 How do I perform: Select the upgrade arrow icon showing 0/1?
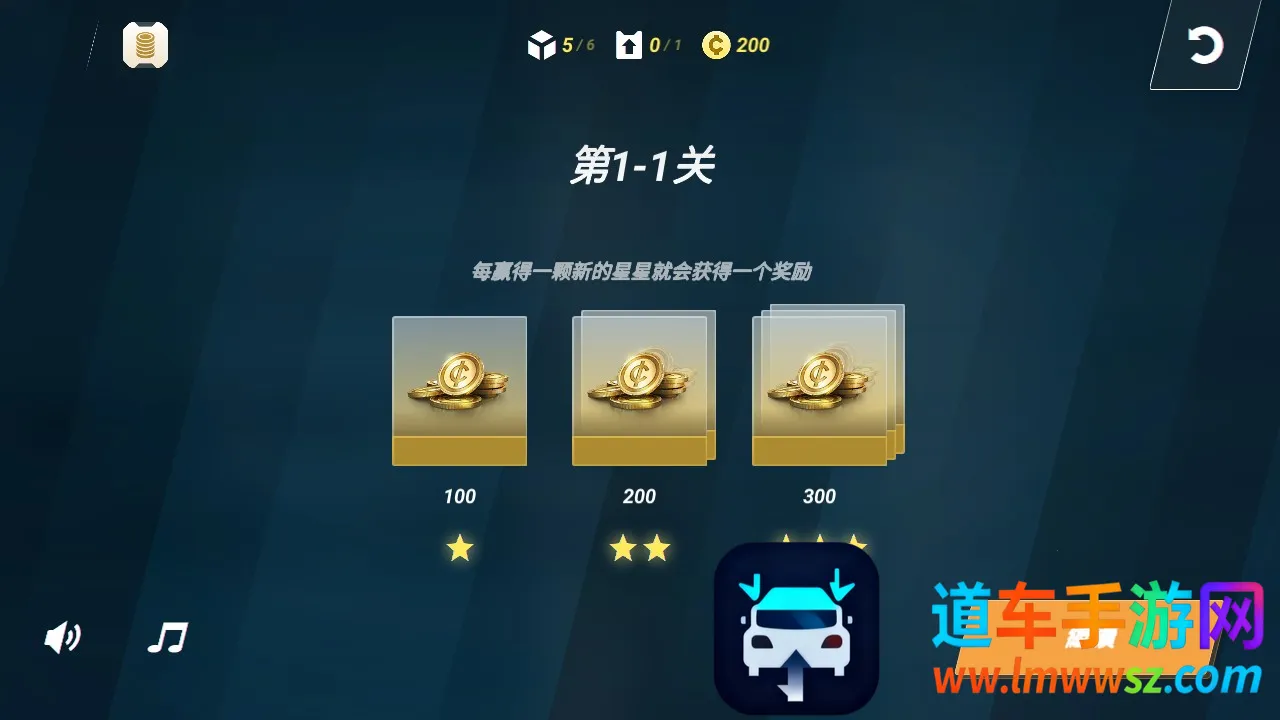(x=629, y=44)
